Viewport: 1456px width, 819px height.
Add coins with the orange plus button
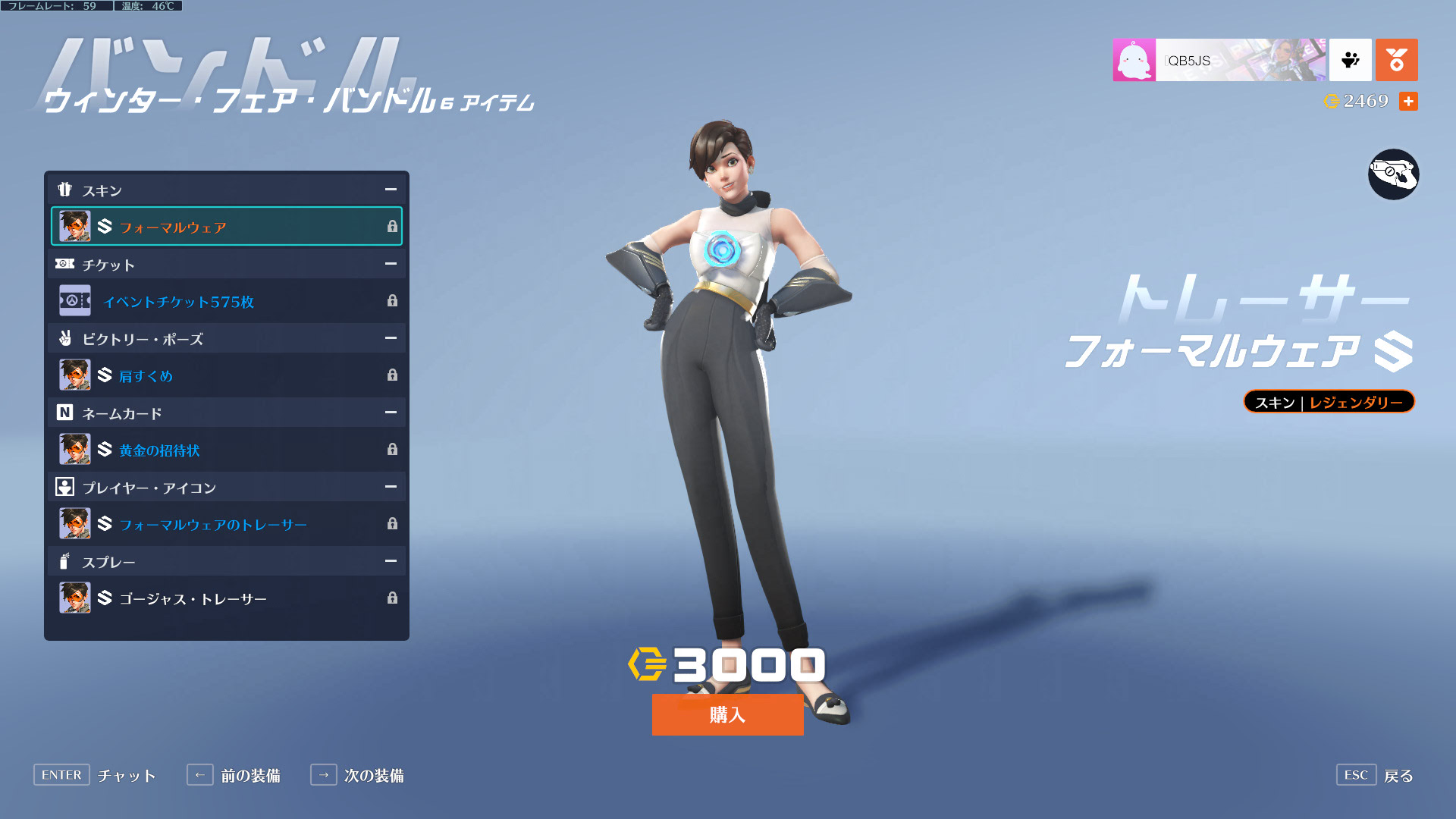[x=1408, y=102]
